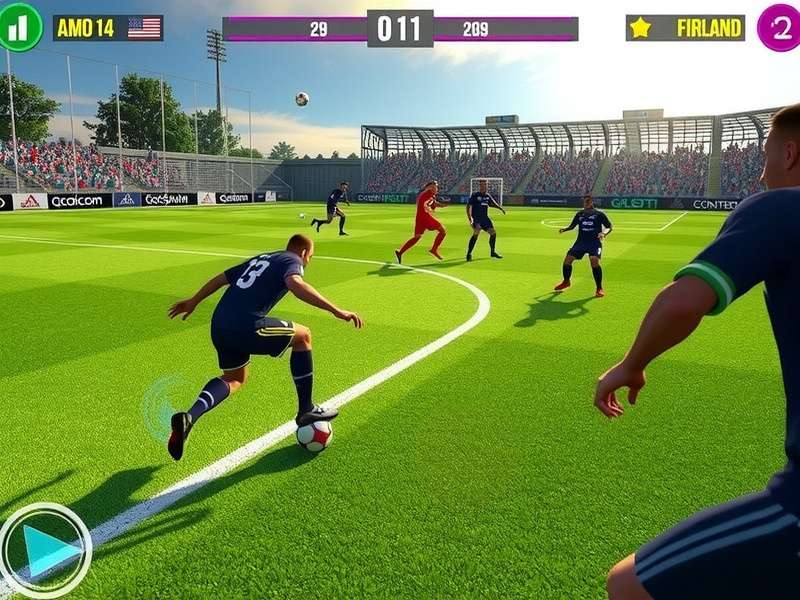The width and height of the screenshot is (800, 600).
Task: Select the AMO 14 team badge
Action: (x=108, y=28)
